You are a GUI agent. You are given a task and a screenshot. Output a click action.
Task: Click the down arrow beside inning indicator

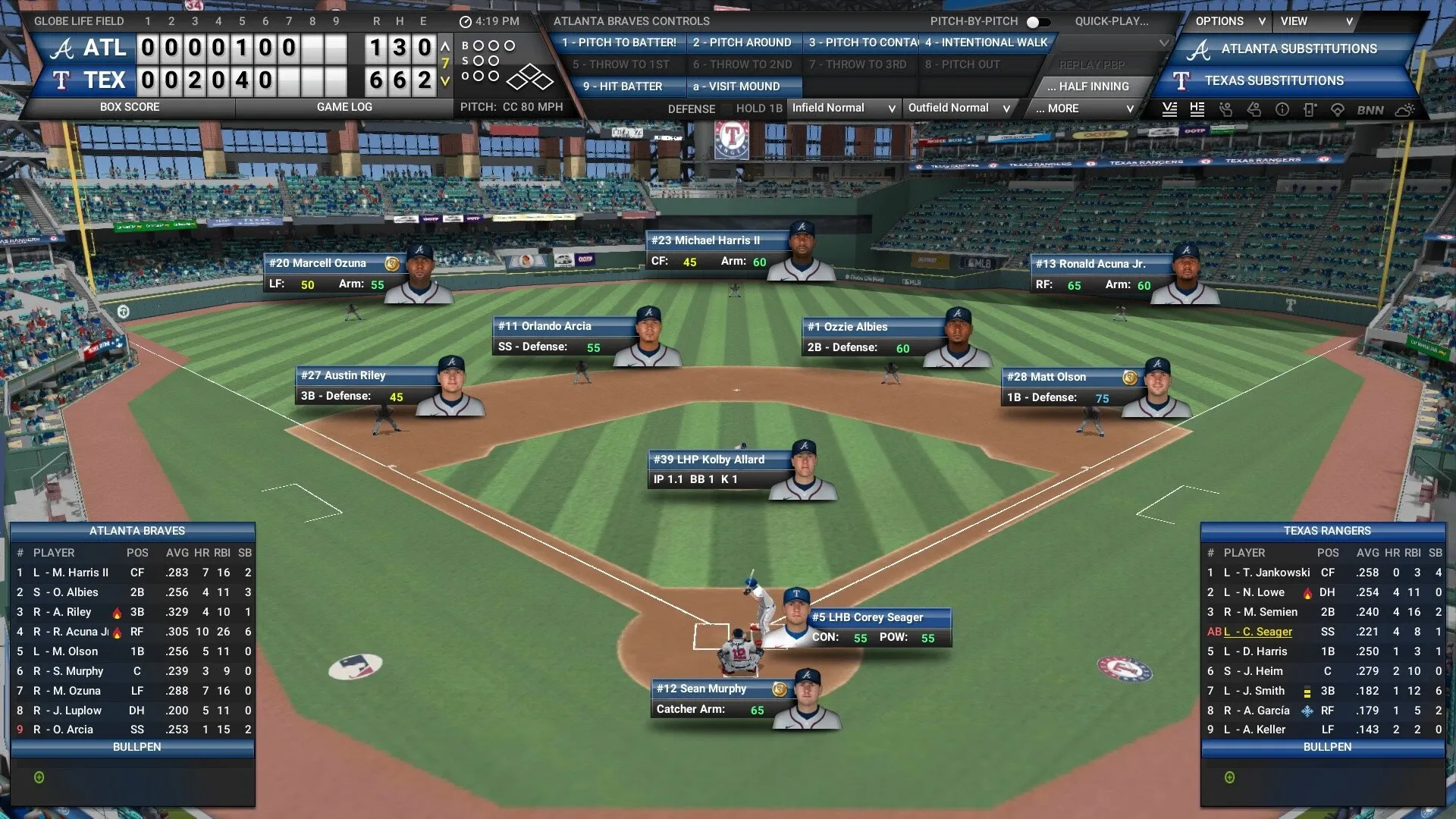(444, 80)
